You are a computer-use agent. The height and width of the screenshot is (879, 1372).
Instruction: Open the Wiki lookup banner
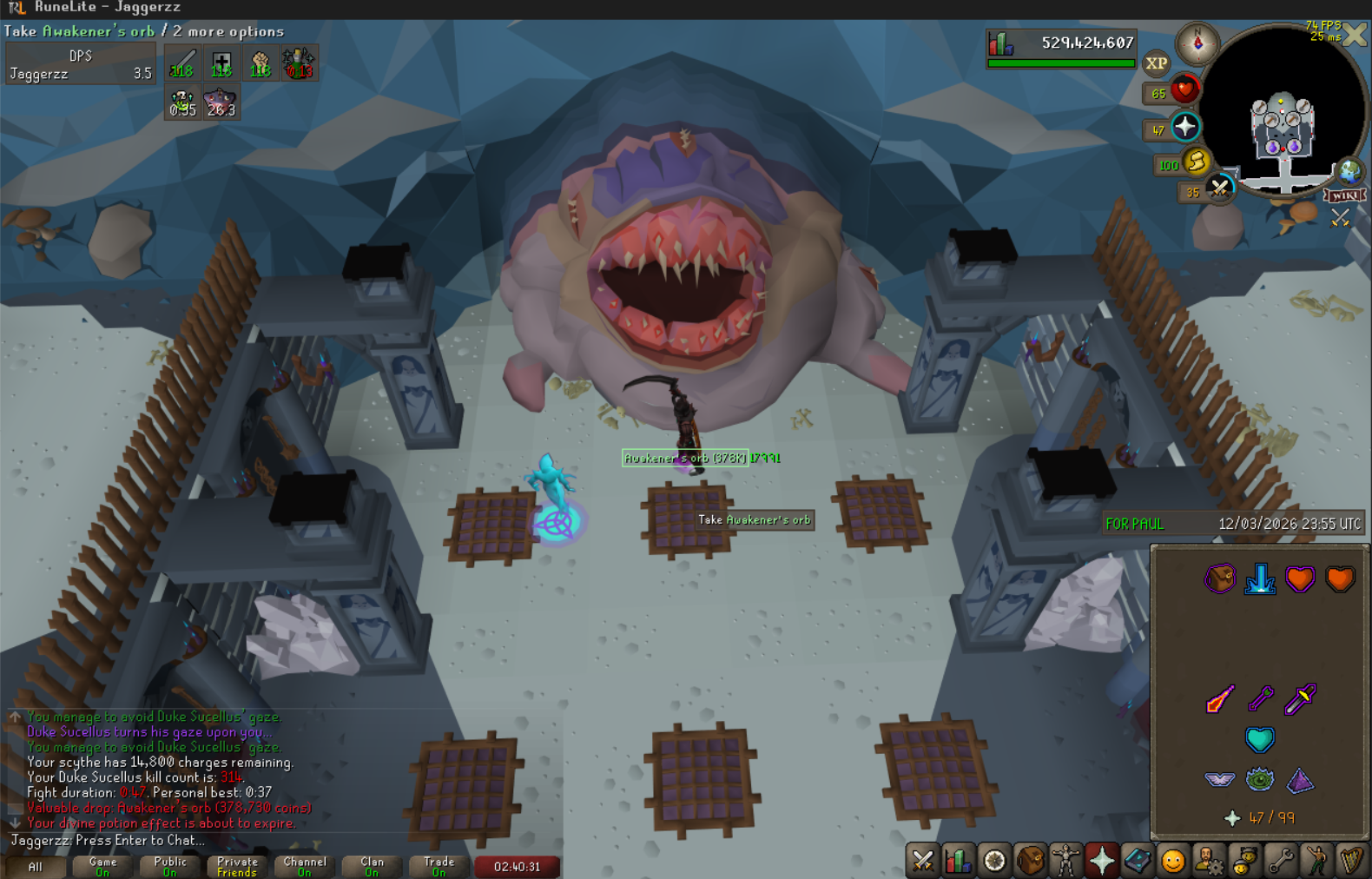1344,195
